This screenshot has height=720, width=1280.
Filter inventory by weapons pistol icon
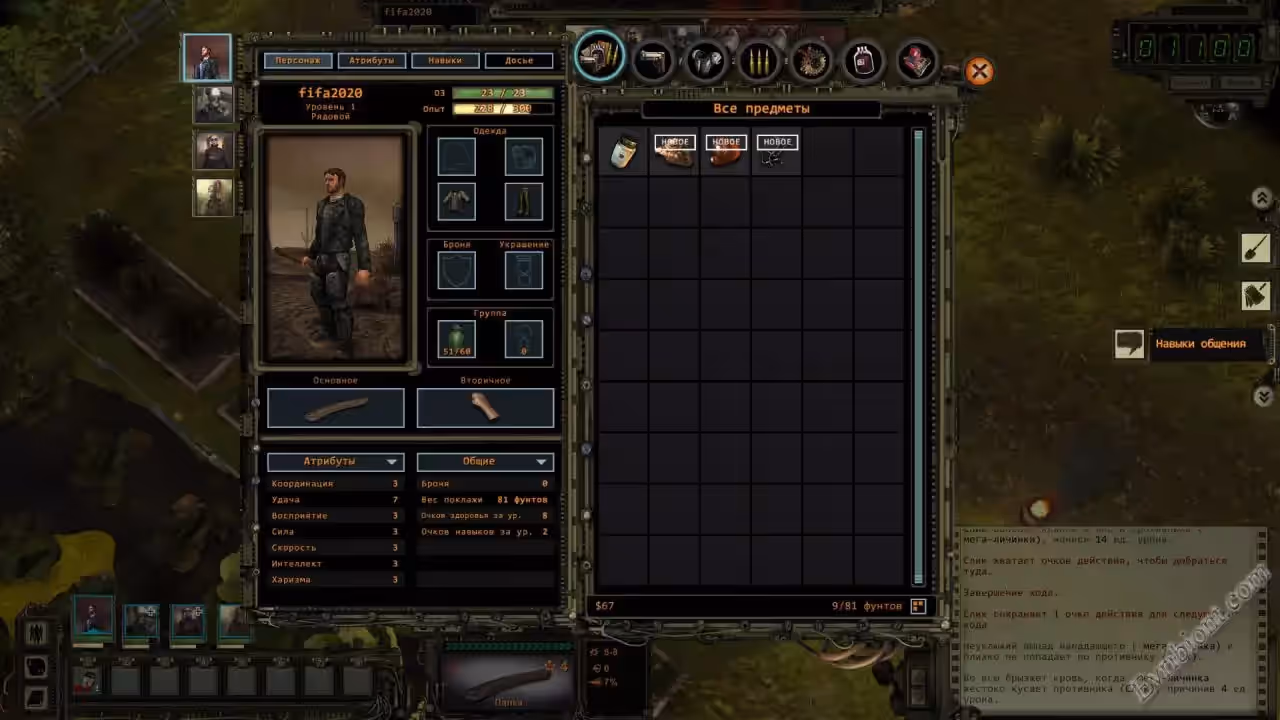pos(654,60)
